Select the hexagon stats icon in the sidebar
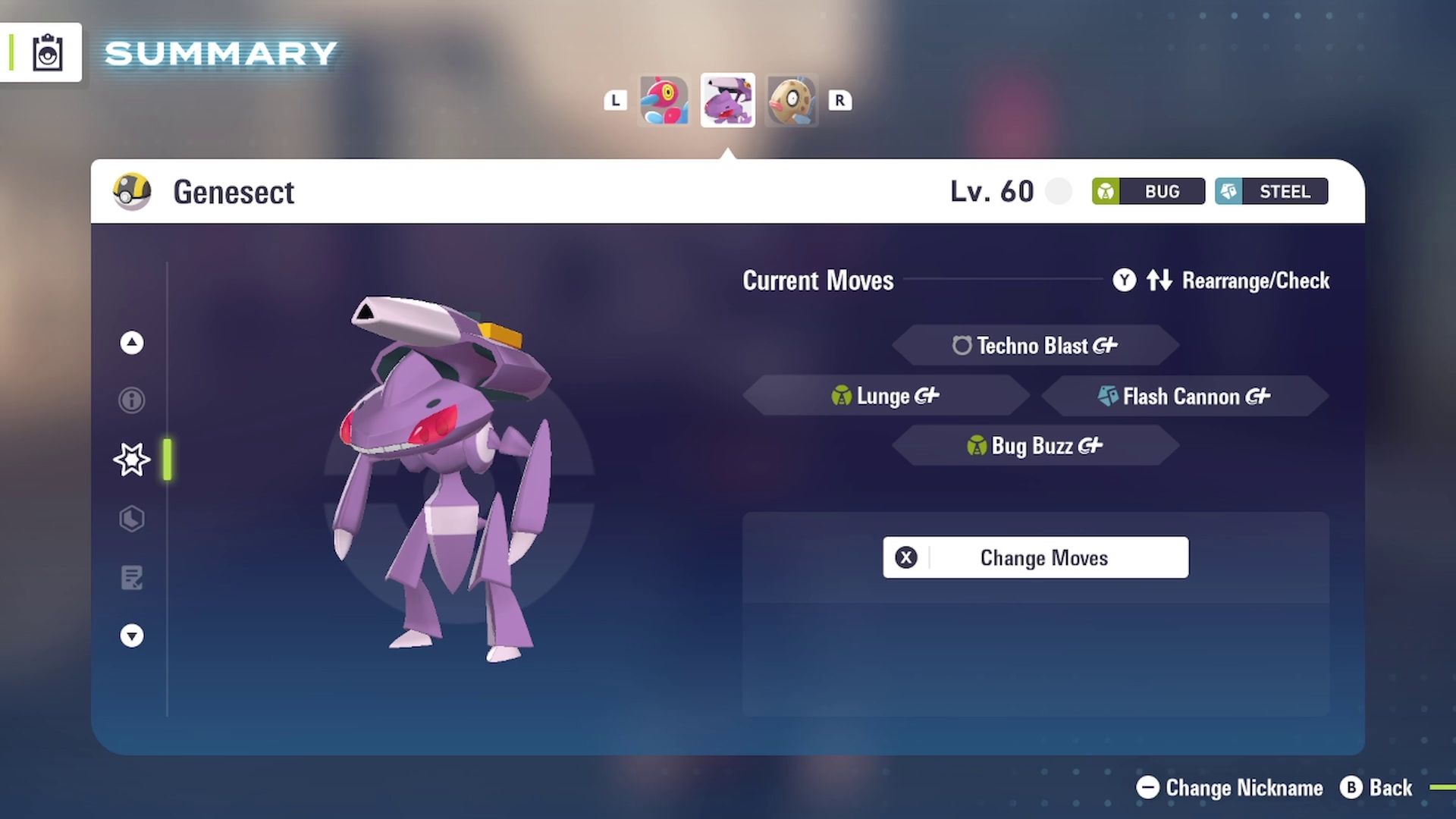Screen dimensions: 1456x819 coord(131,519)
